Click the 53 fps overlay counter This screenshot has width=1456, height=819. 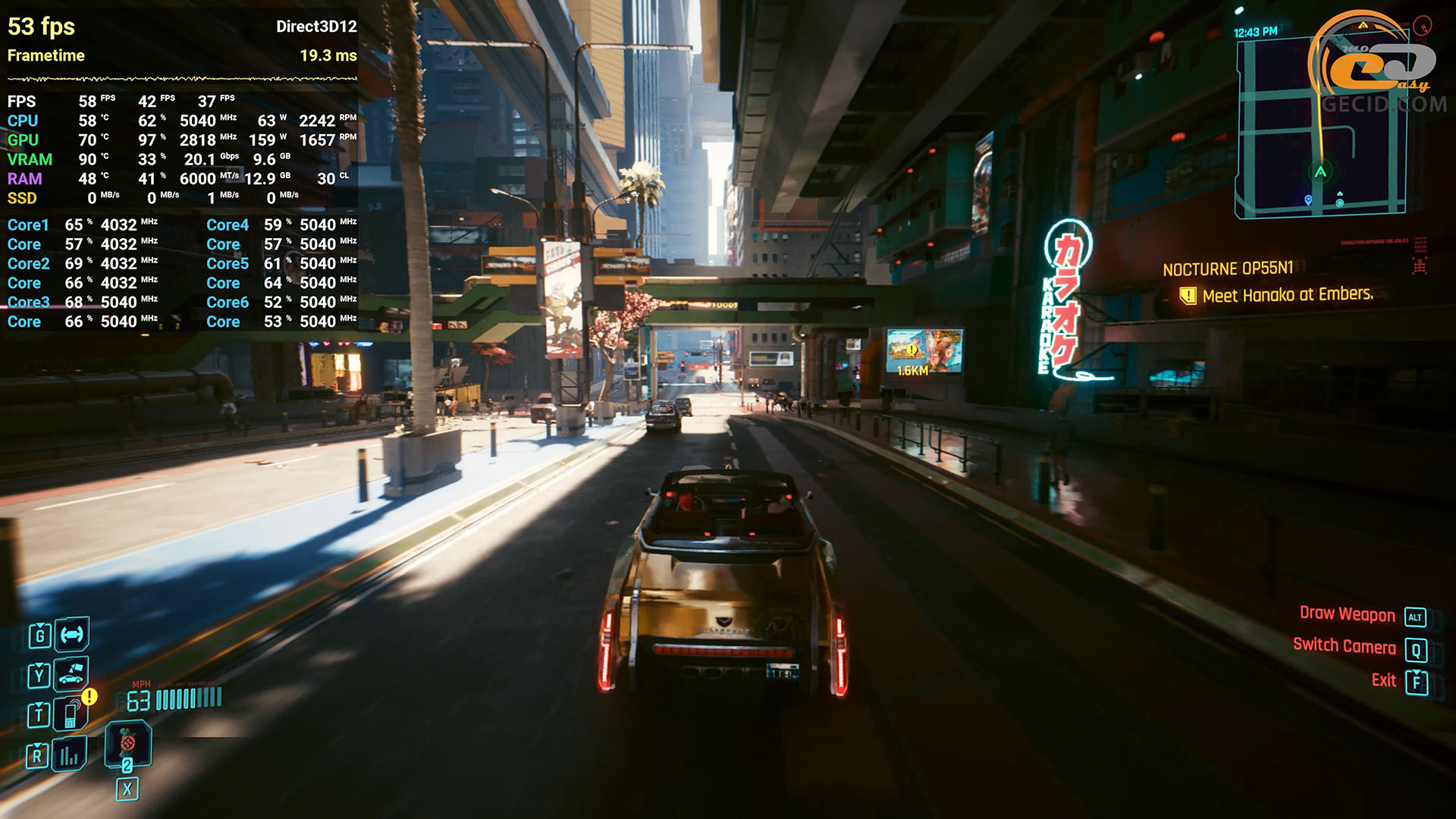point(41,27)
